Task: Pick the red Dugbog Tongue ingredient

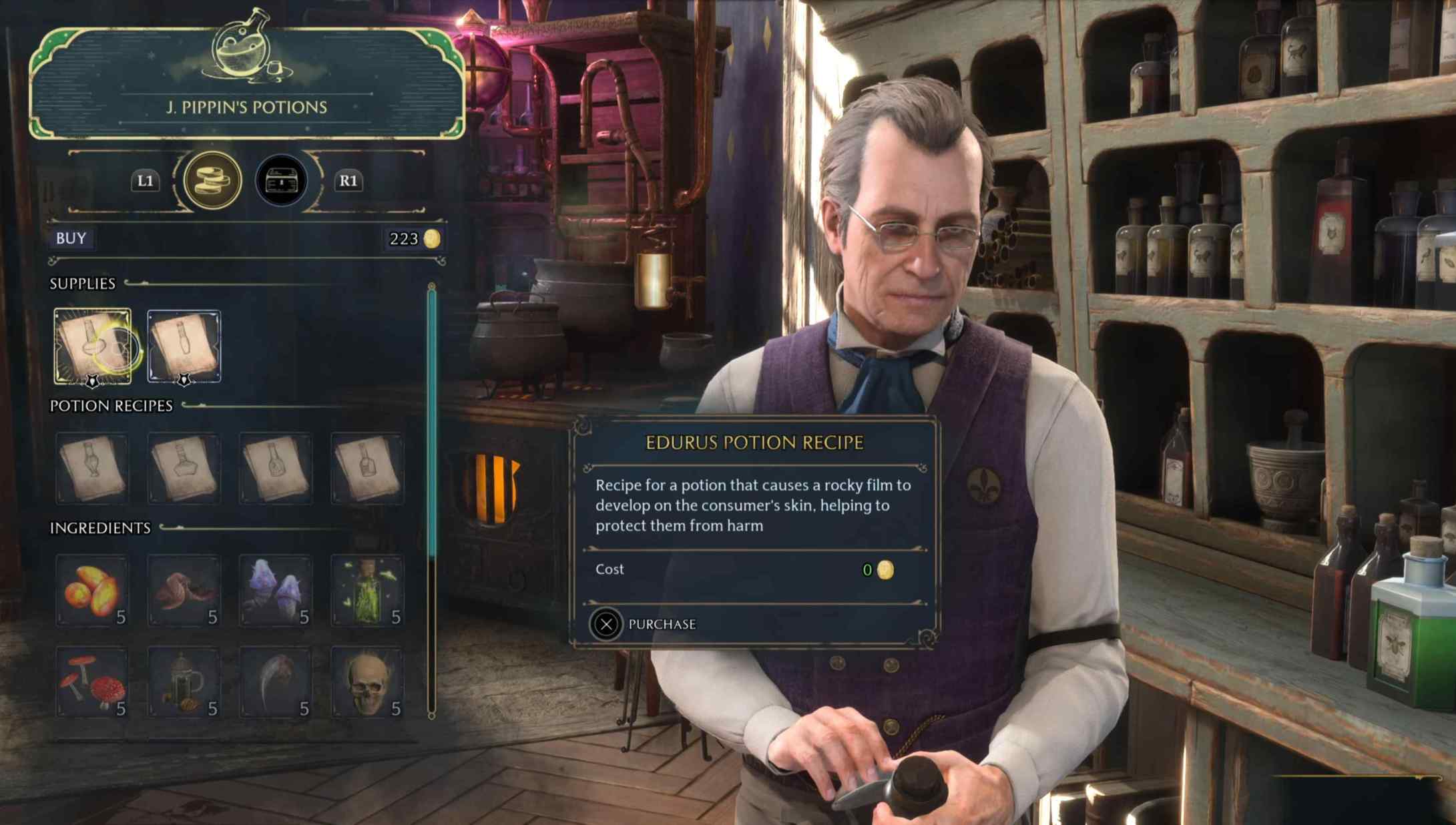Action: point(184,590)
